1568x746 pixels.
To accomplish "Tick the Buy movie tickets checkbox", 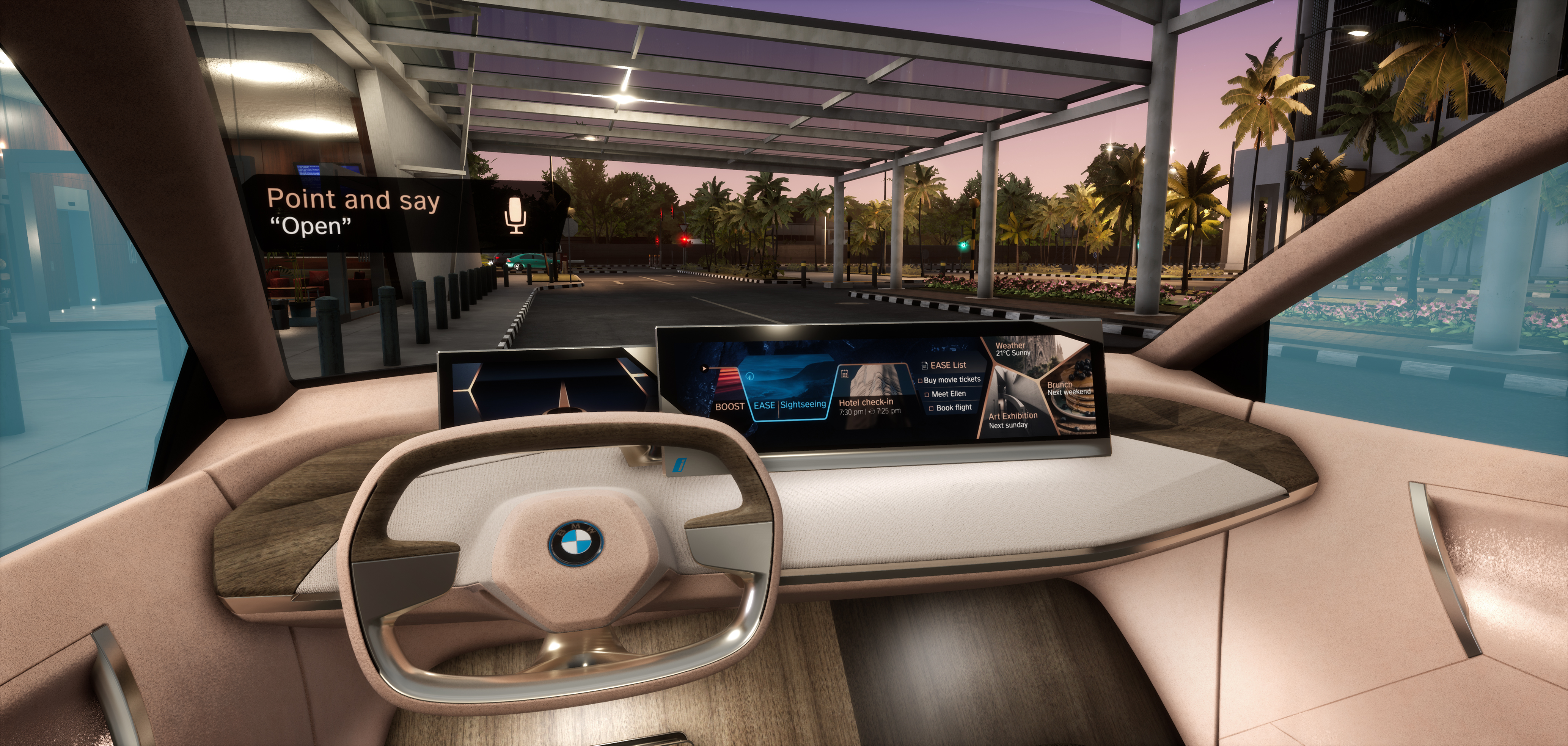I will (x=920, y=381).
